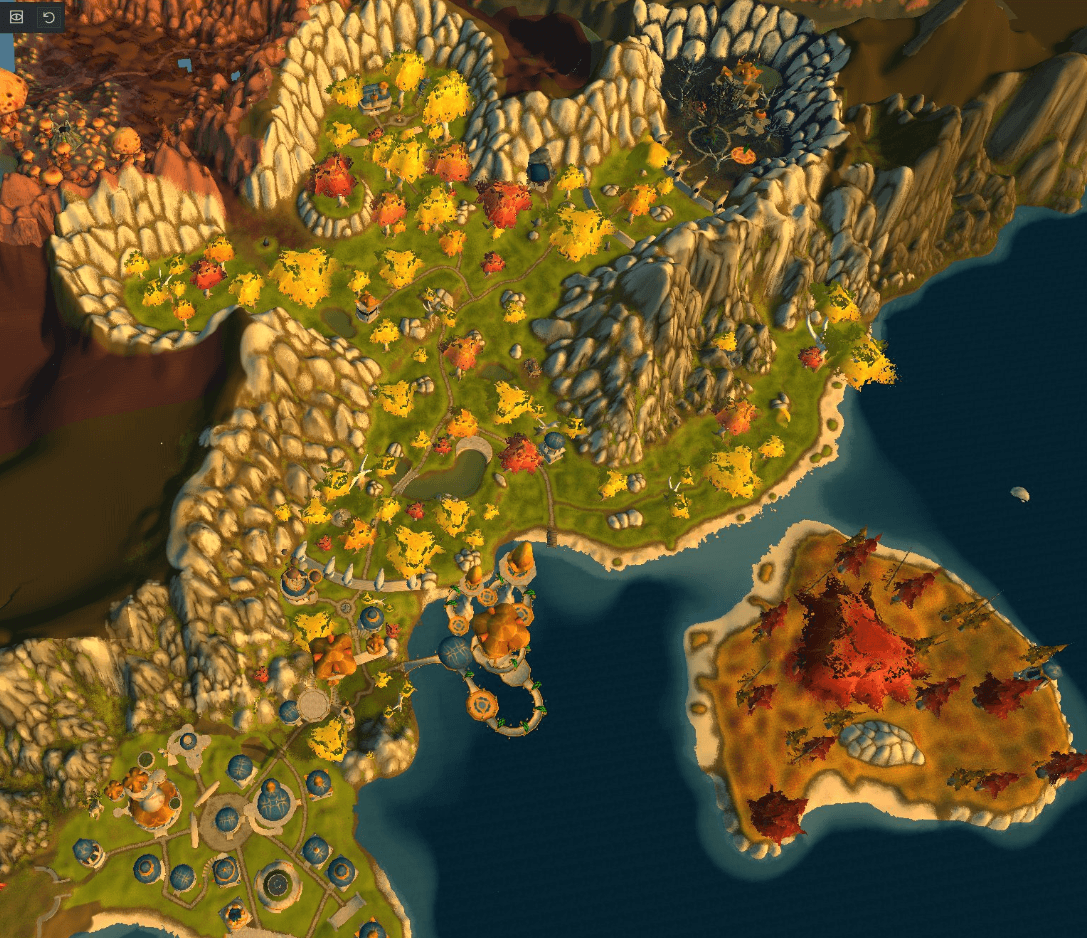
Task: Click the camera view icon button
Action: pyautogui.click(x=17, y=17)
